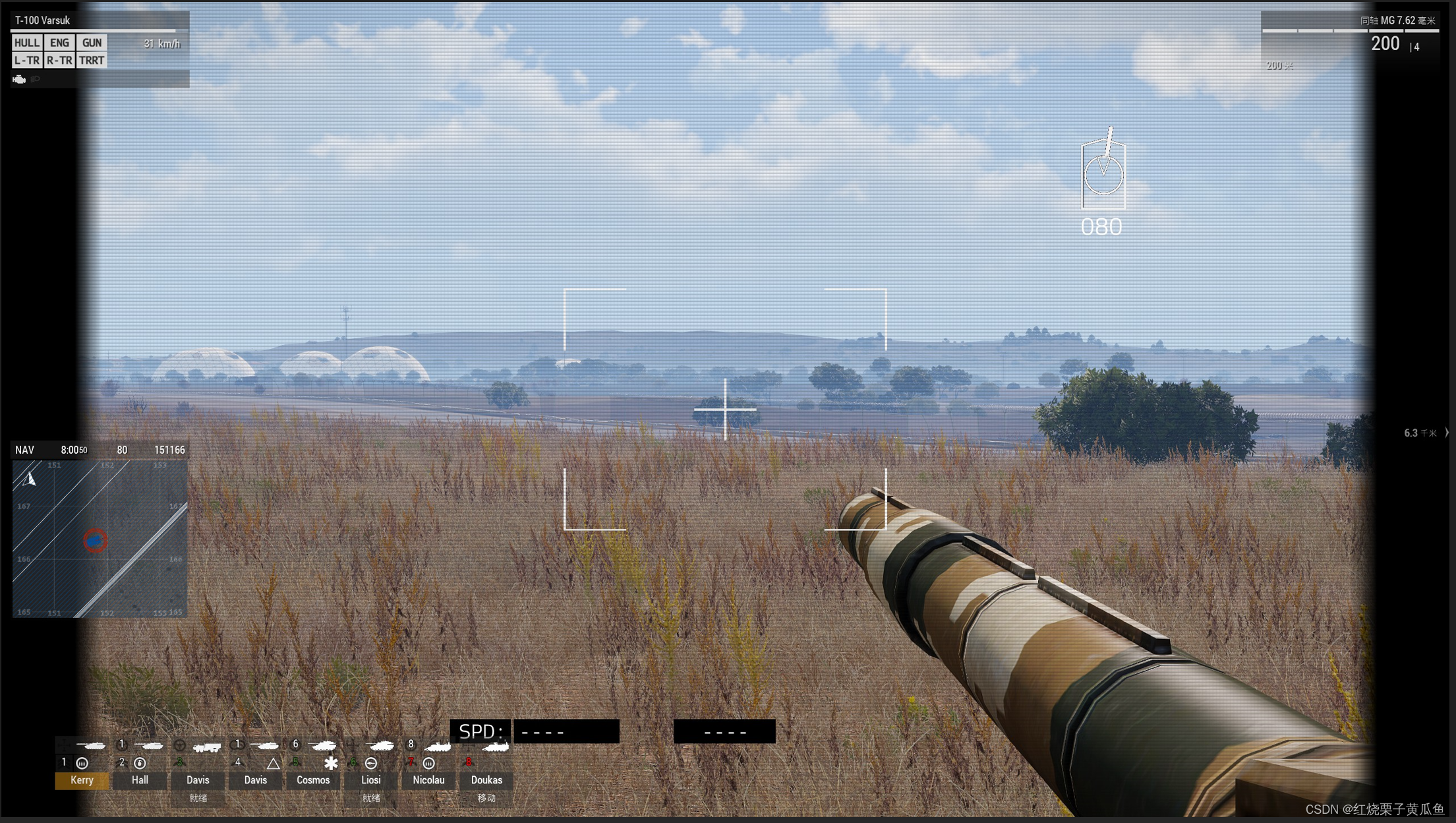Select squad member Hall

140,780
